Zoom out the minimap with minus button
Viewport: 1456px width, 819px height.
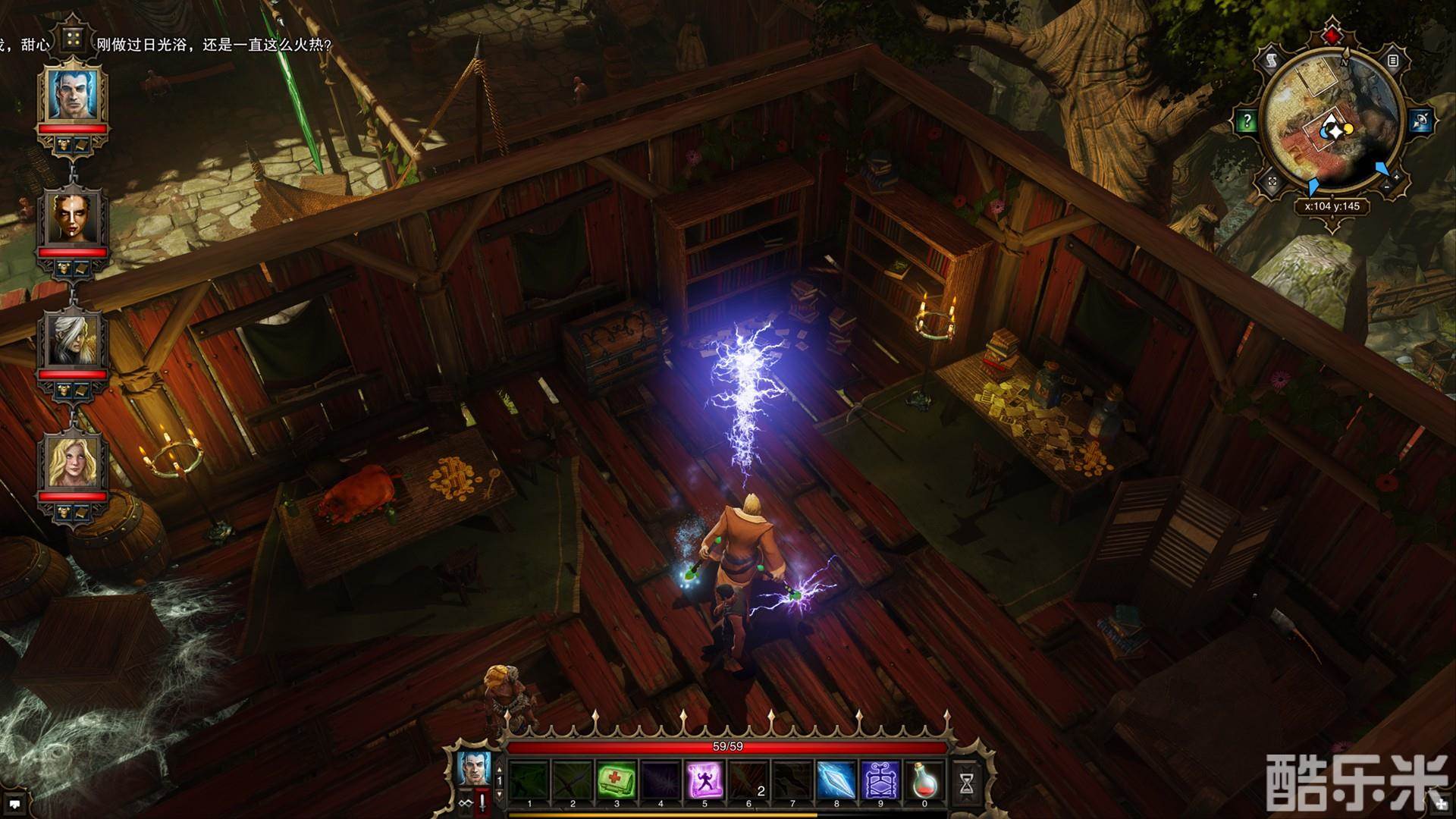[x=1387, y=187]
